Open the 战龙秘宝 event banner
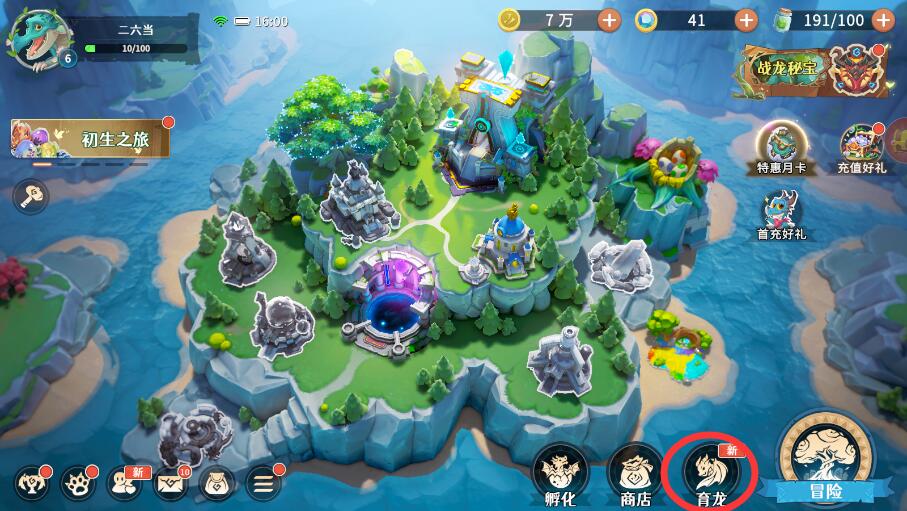Screen dimensions: 907x511 [x=812, y=70]
